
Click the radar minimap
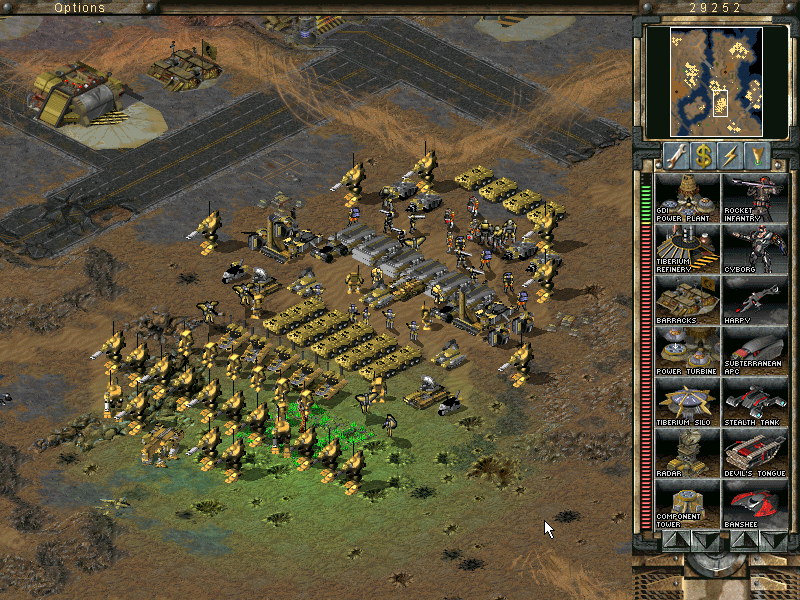pos(704,82)
